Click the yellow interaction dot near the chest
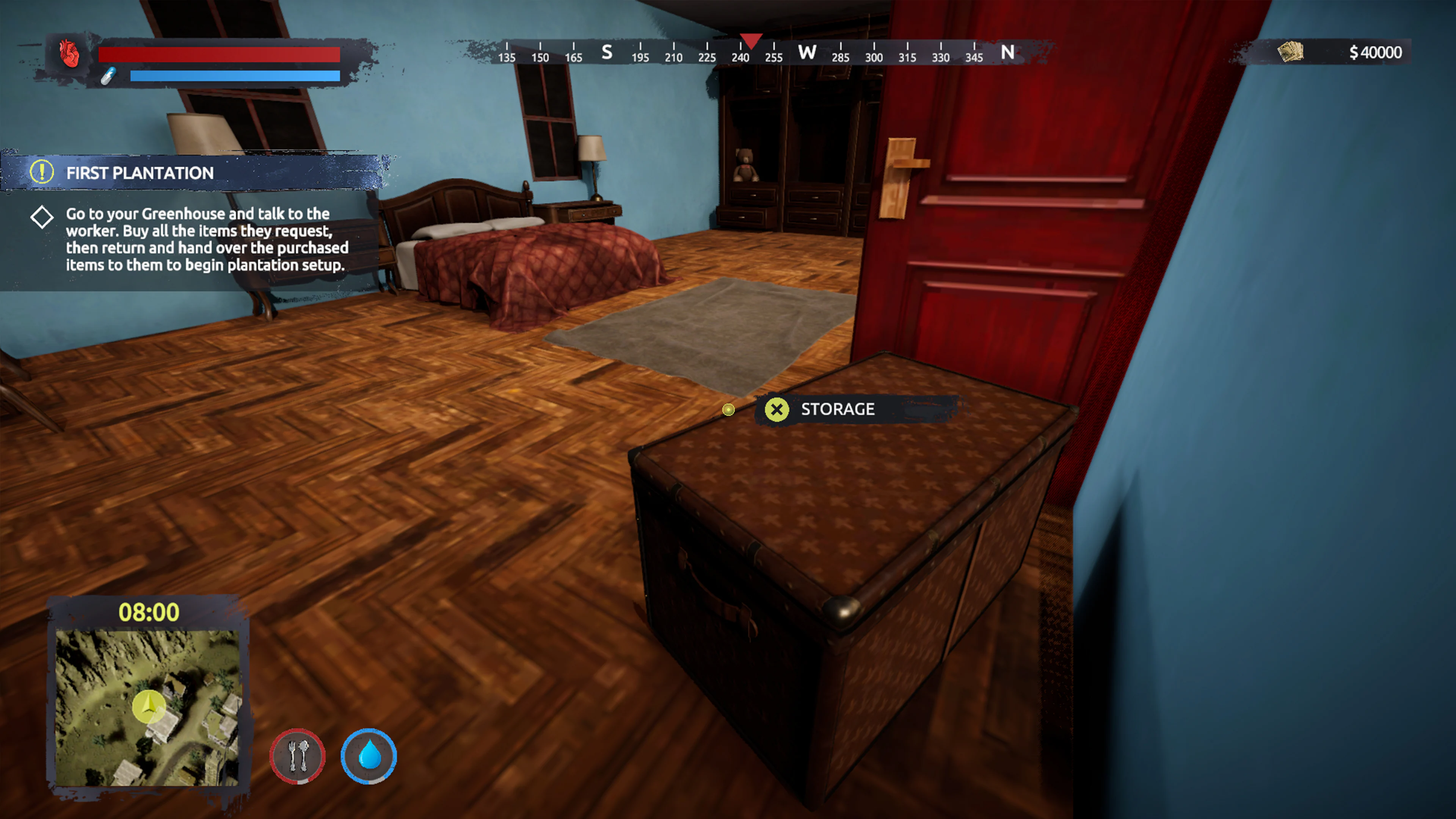1456x819 pixels. (x=728, y=410)
